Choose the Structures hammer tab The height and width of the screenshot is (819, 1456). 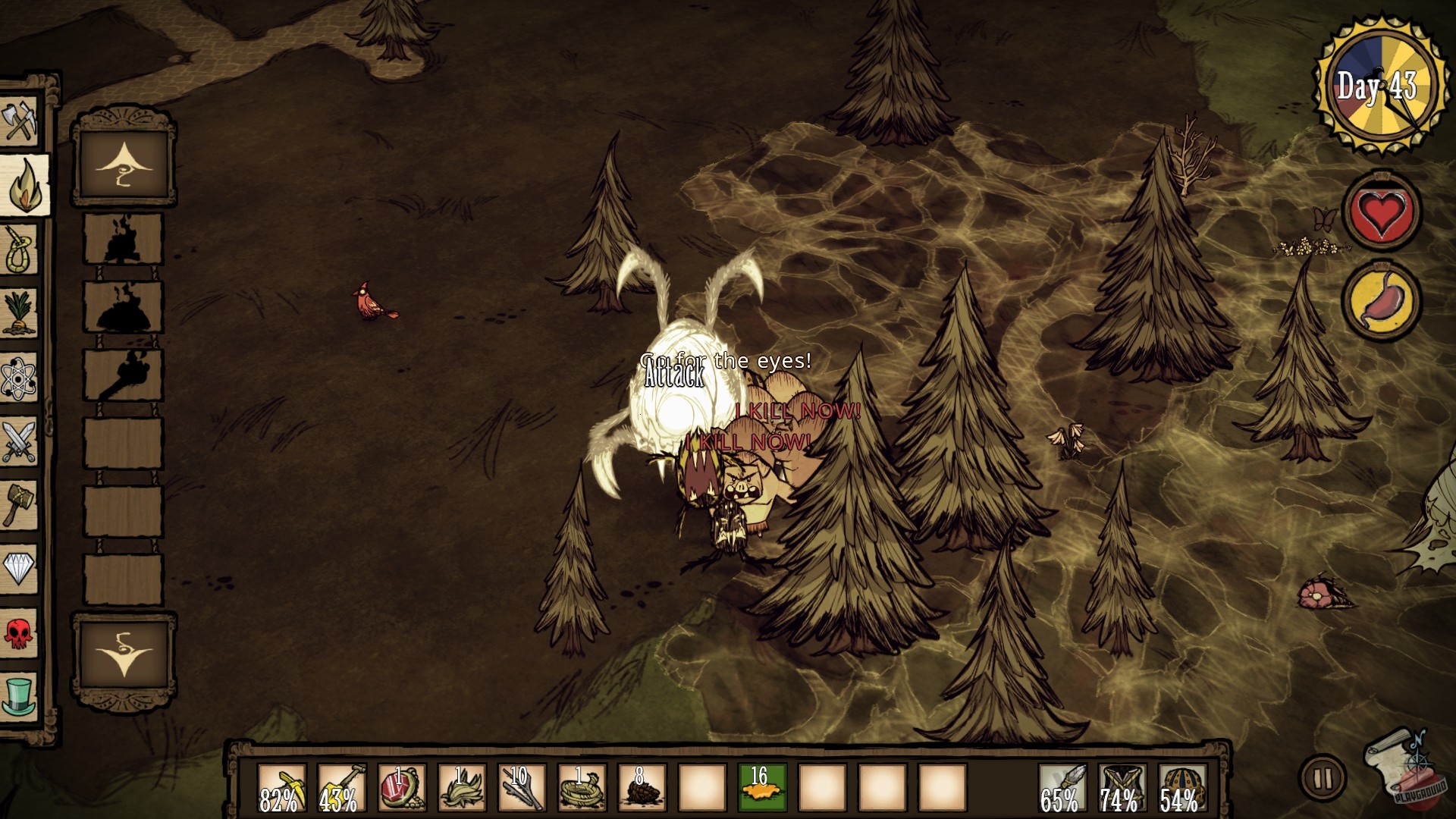[x=20, y=504]
